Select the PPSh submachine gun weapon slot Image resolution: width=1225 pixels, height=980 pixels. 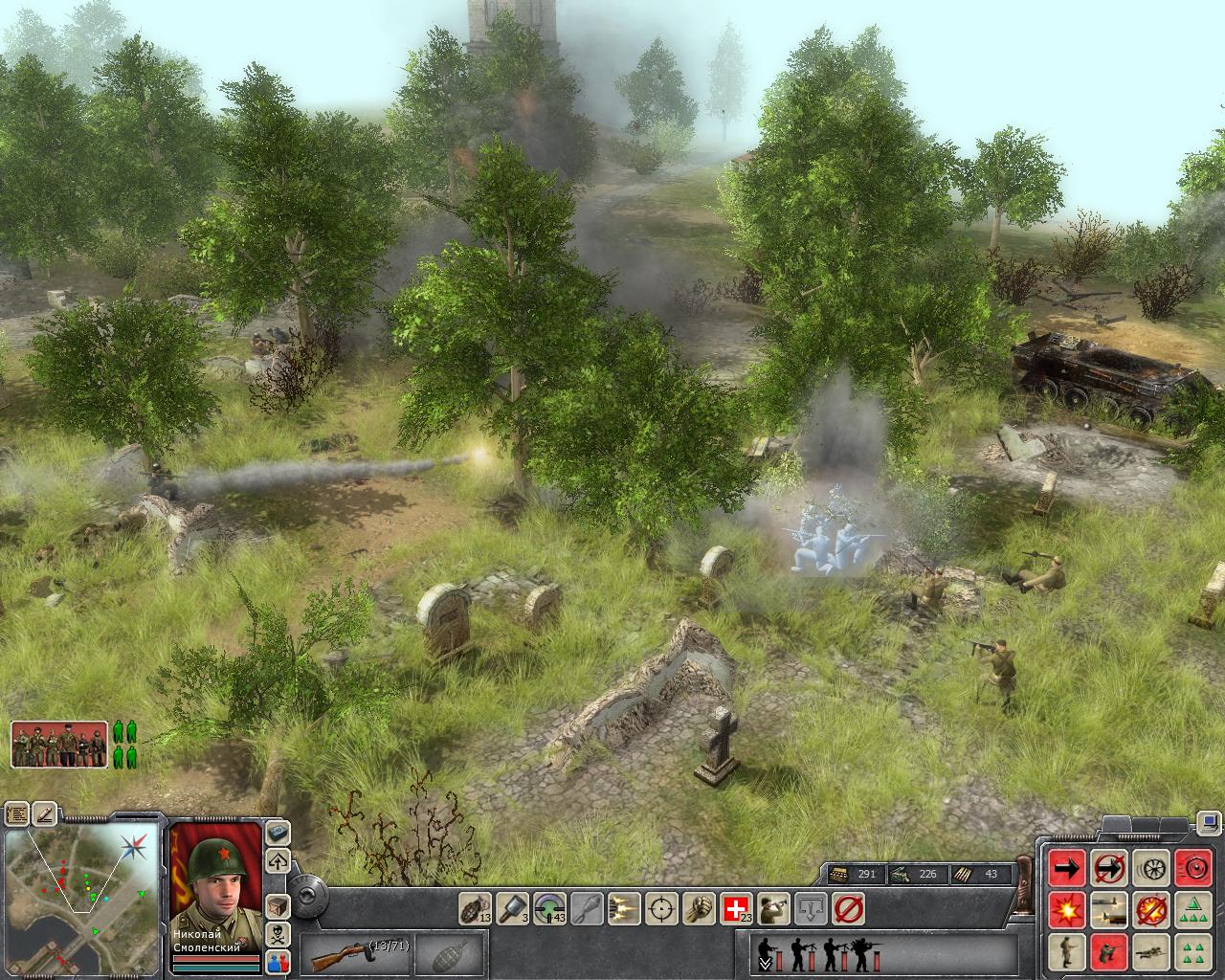[x=356, y=955]
